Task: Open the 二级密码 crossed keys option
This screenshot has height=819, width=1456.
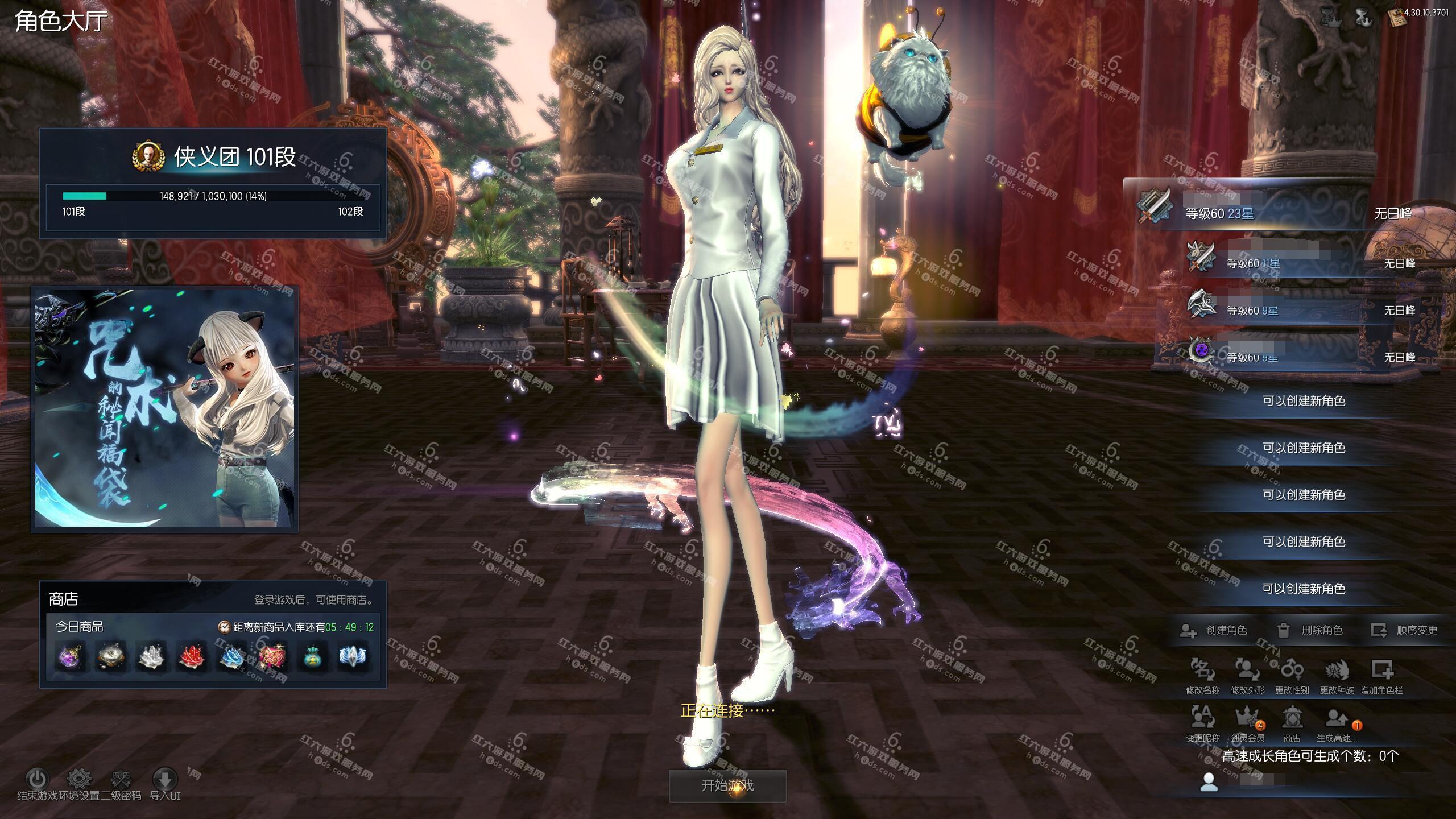Action: 121,779
